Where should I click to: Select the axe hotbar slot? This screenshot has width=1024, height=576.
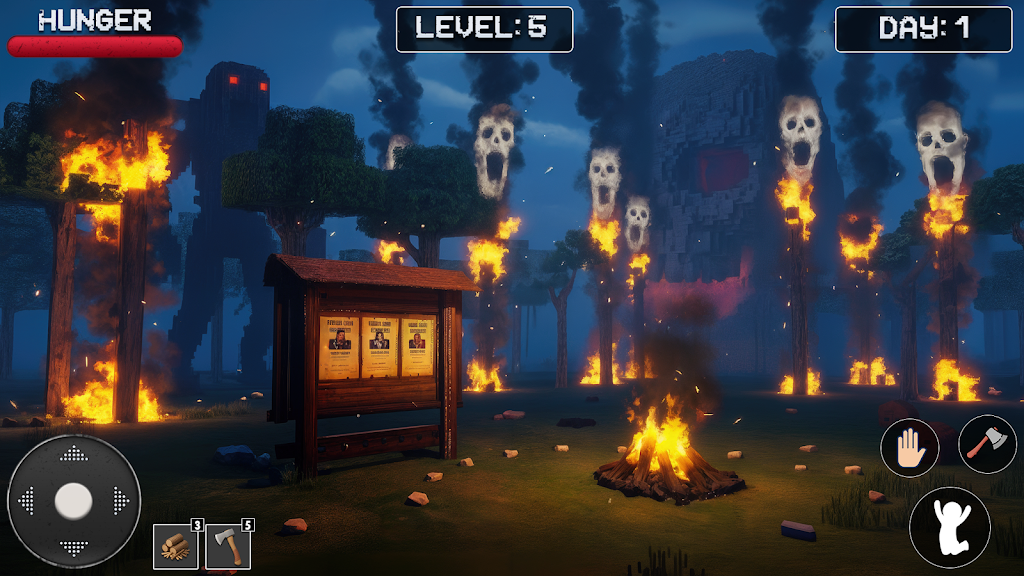pos(228,547)
